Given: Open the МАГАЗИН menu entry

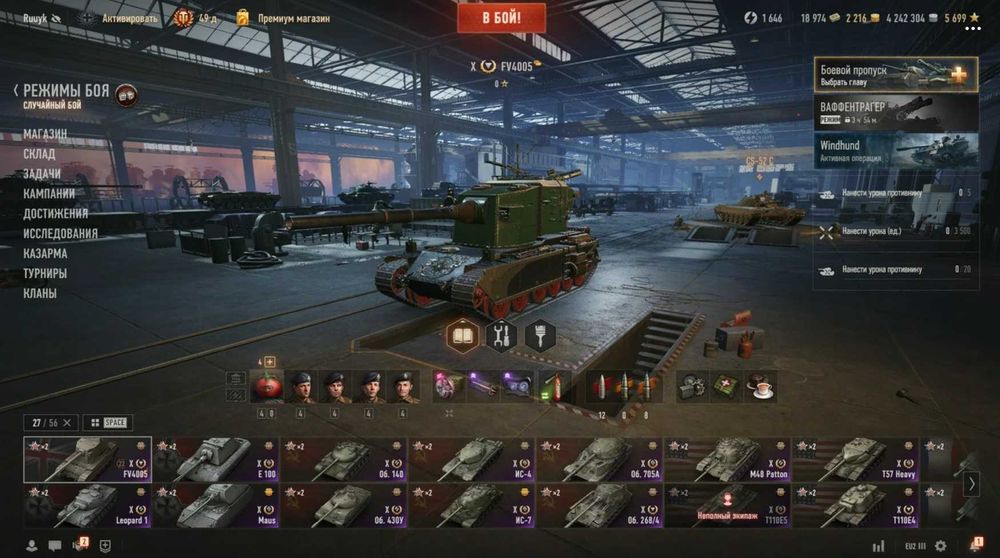Looking at the screenshot, I should coord(46,134).
